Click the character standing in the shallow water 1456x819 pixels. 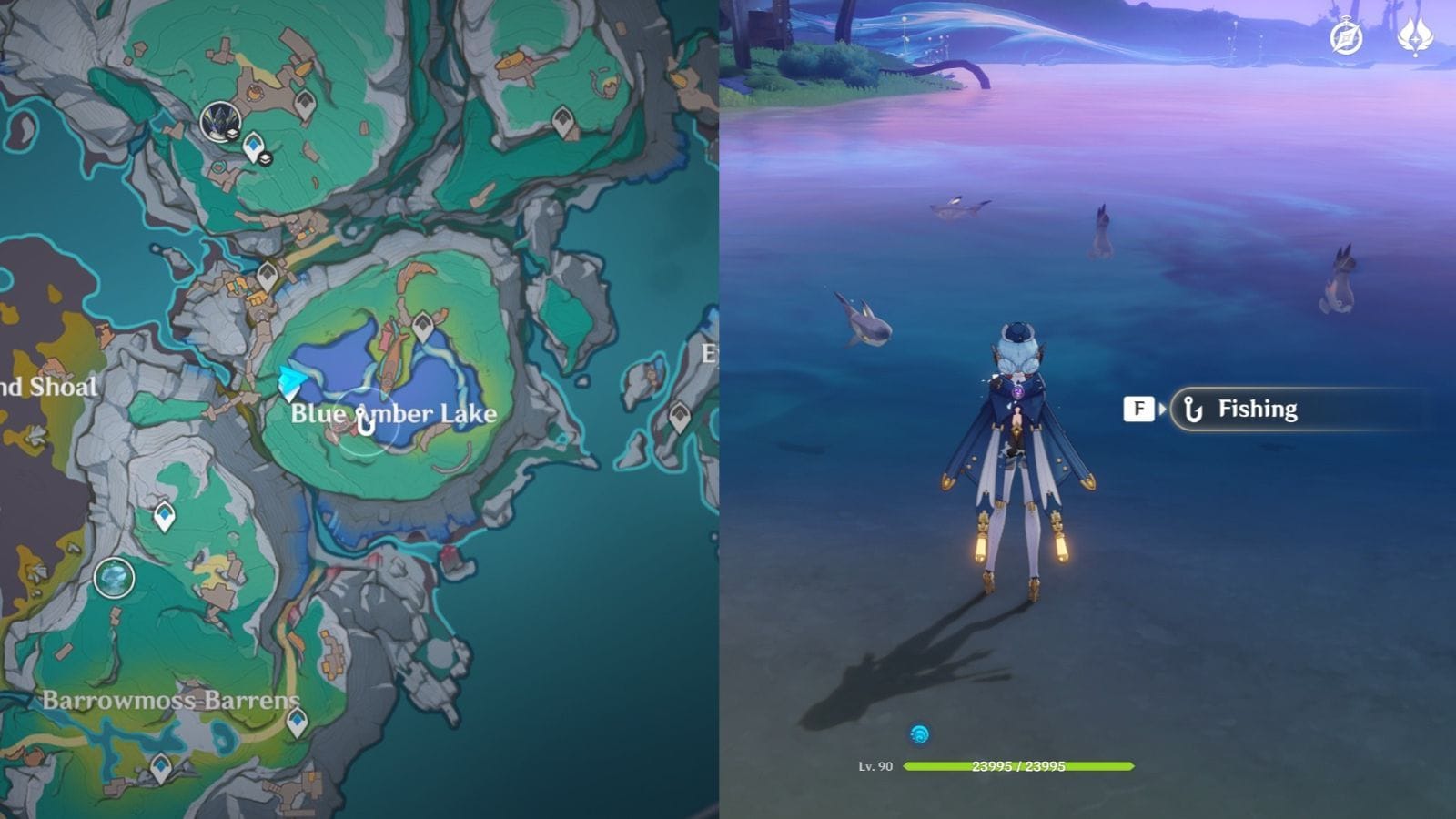click(1019, 446)
